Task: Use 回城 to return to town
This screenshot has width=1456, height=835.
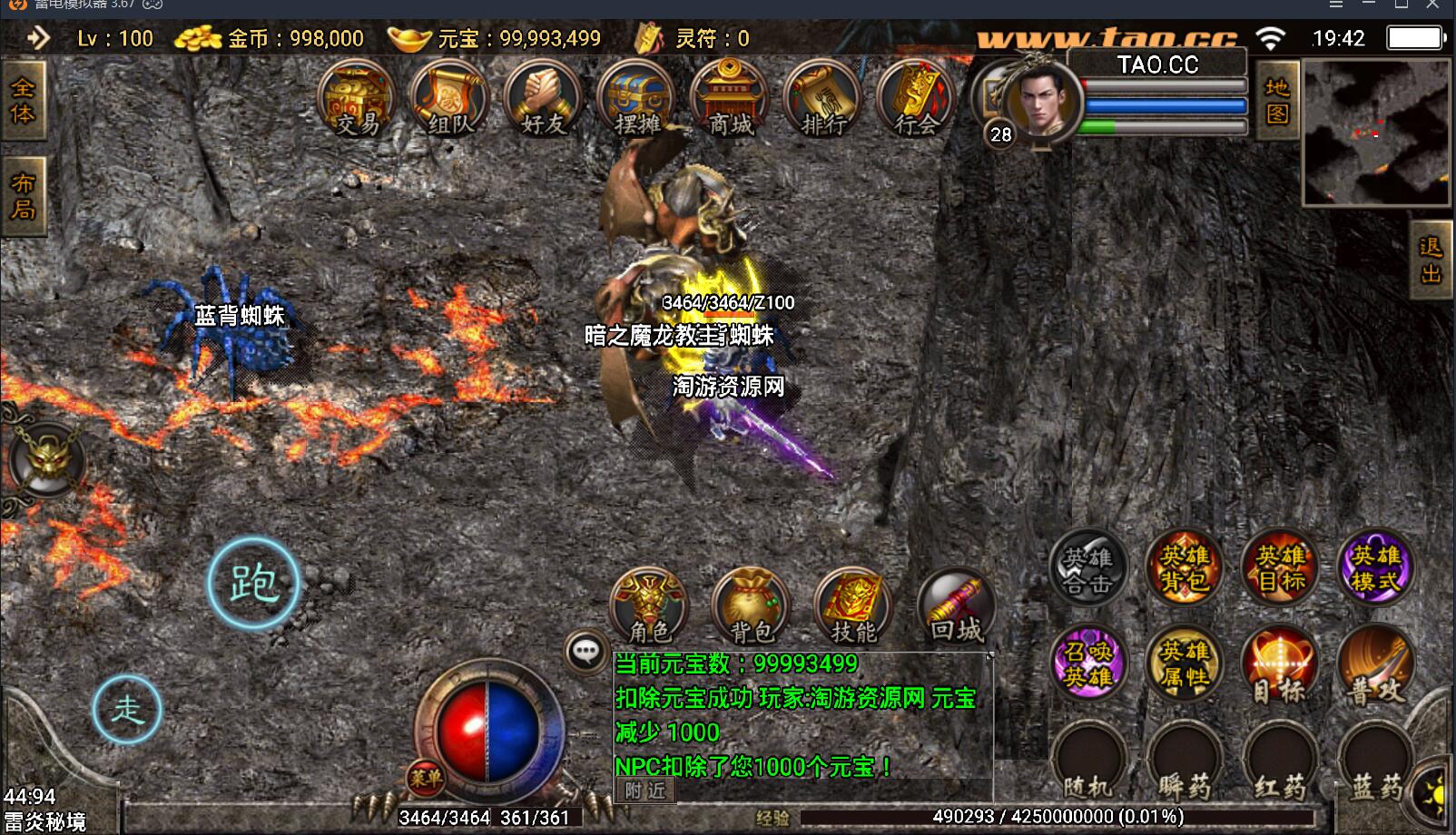Action: tap(956, 606)
